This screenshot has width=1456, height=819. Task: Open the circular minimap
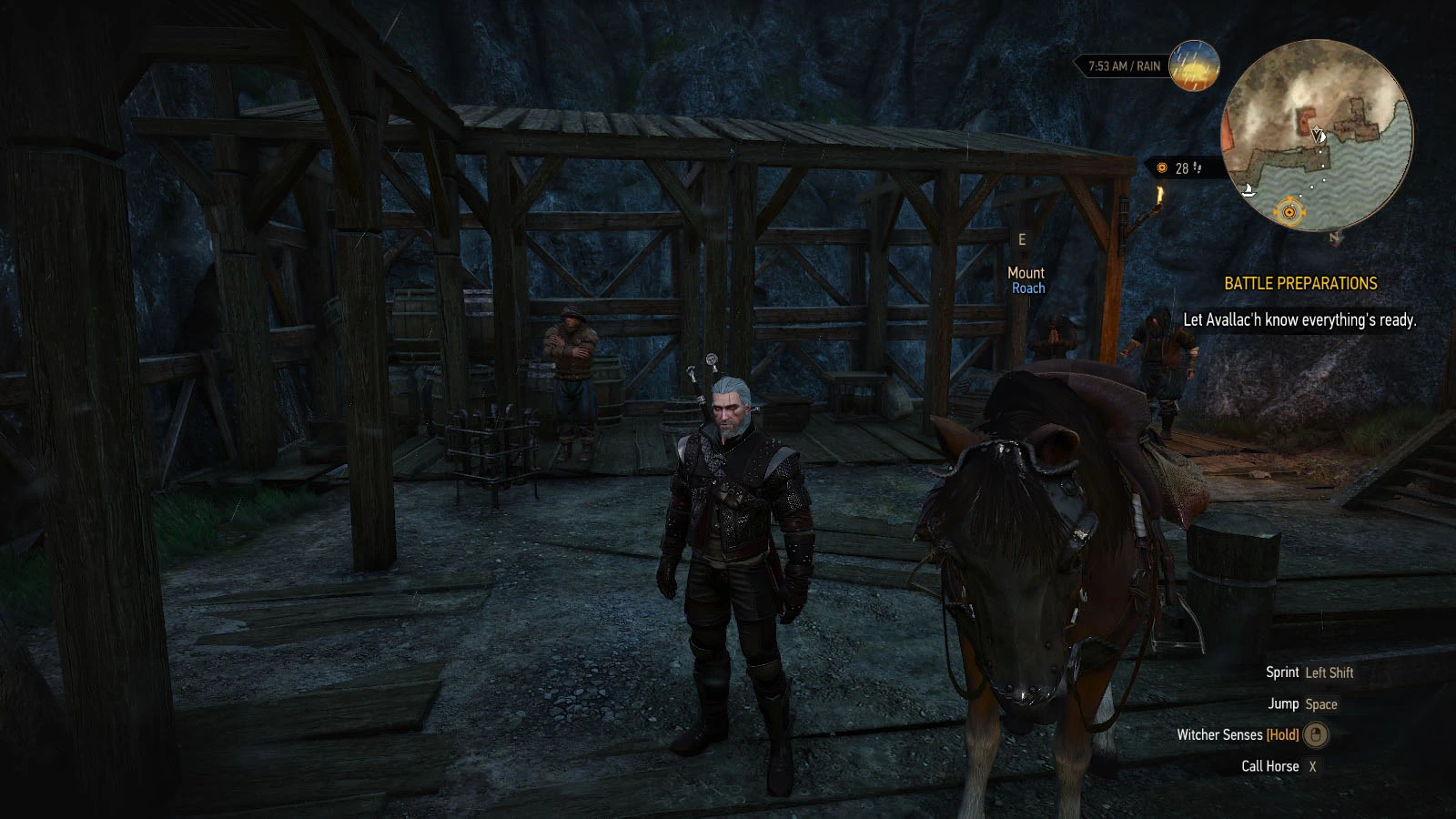1316,135
